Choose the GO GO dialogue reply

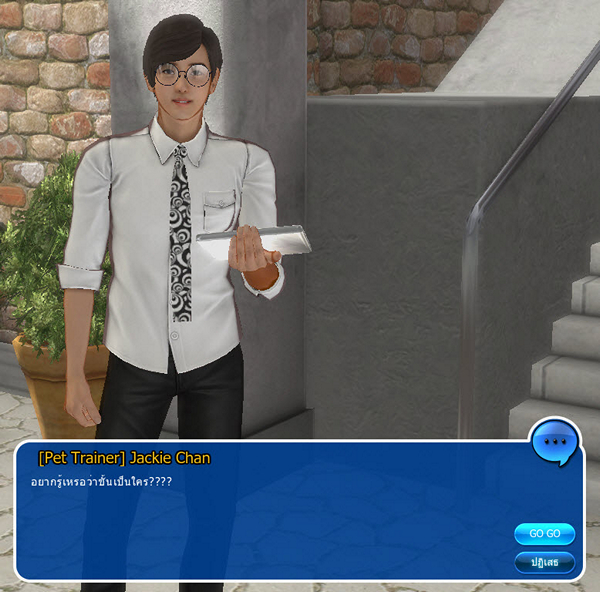(x=544, y=533)
